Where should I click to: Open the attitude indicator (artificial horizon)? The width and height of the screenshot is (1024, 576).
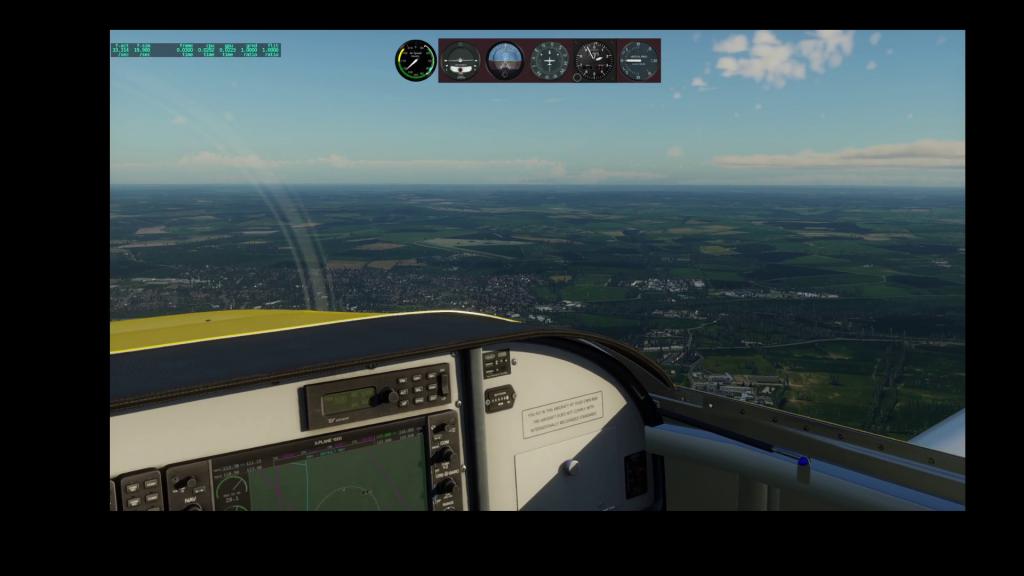tap(505, 60)
